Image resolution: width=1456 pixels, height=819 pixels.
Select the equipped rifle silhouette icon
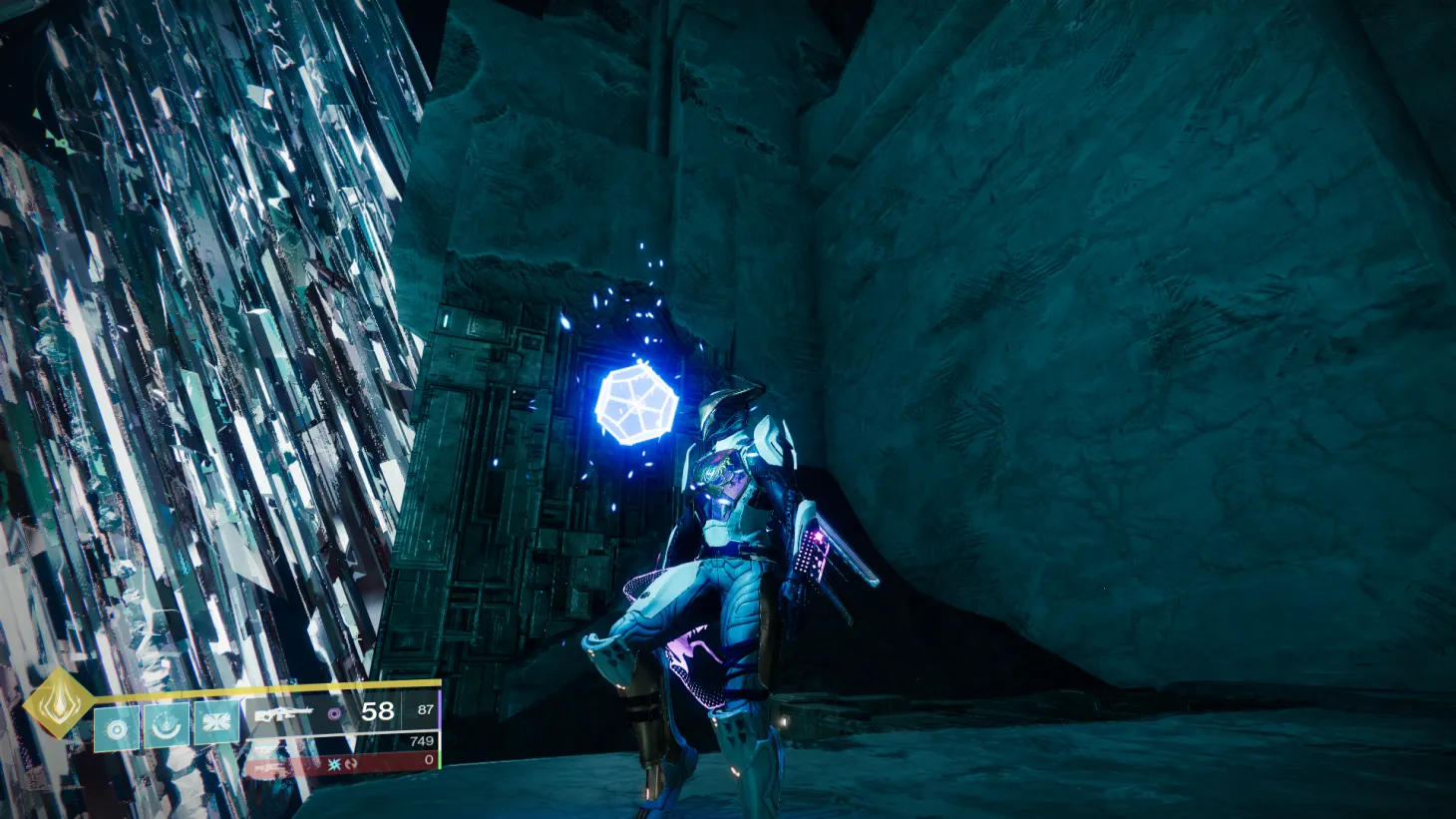(x=282, y=714)
